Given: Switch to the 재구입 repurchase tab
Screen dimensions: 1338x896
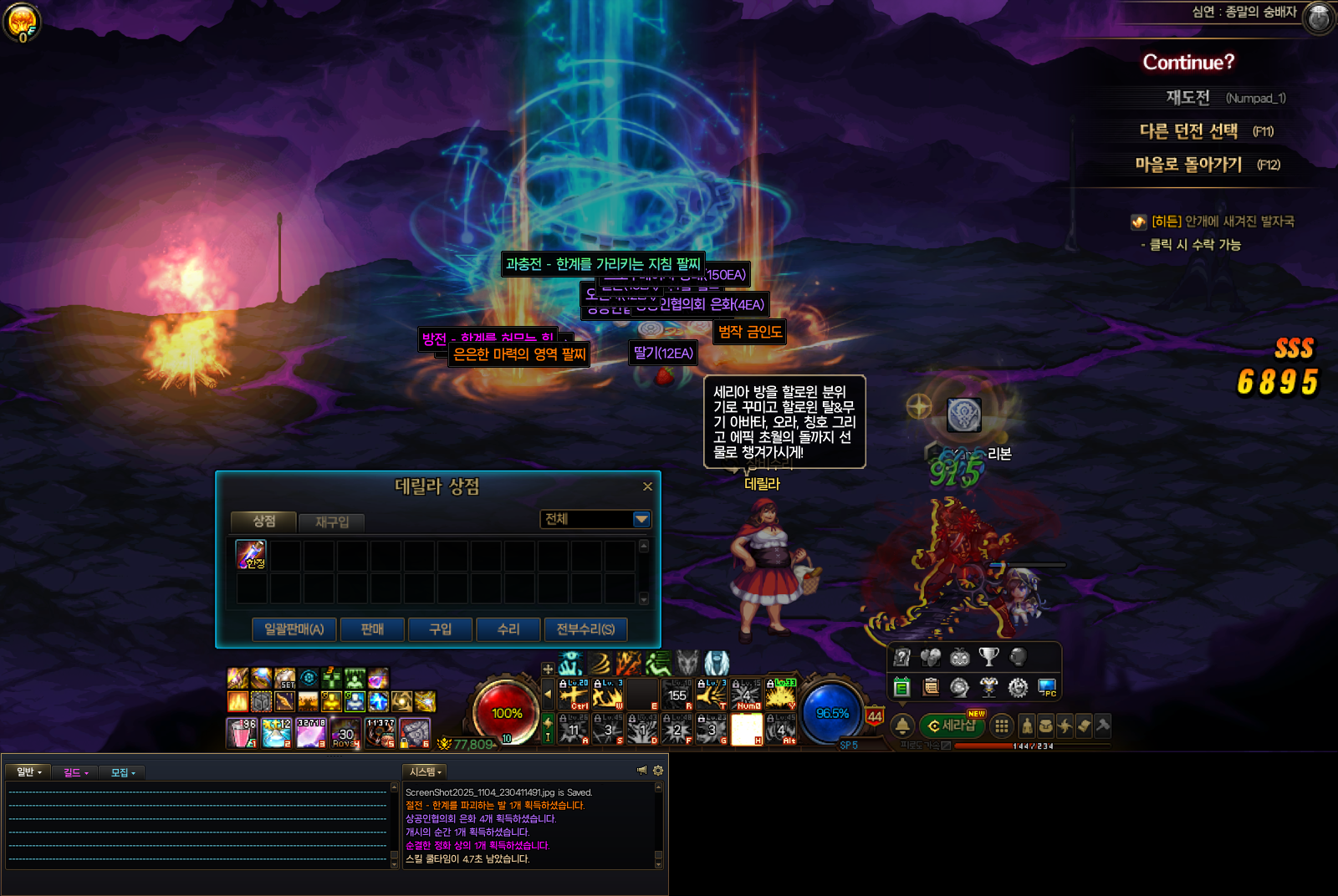Looking at the screenshot, I should tap(332, 522).
